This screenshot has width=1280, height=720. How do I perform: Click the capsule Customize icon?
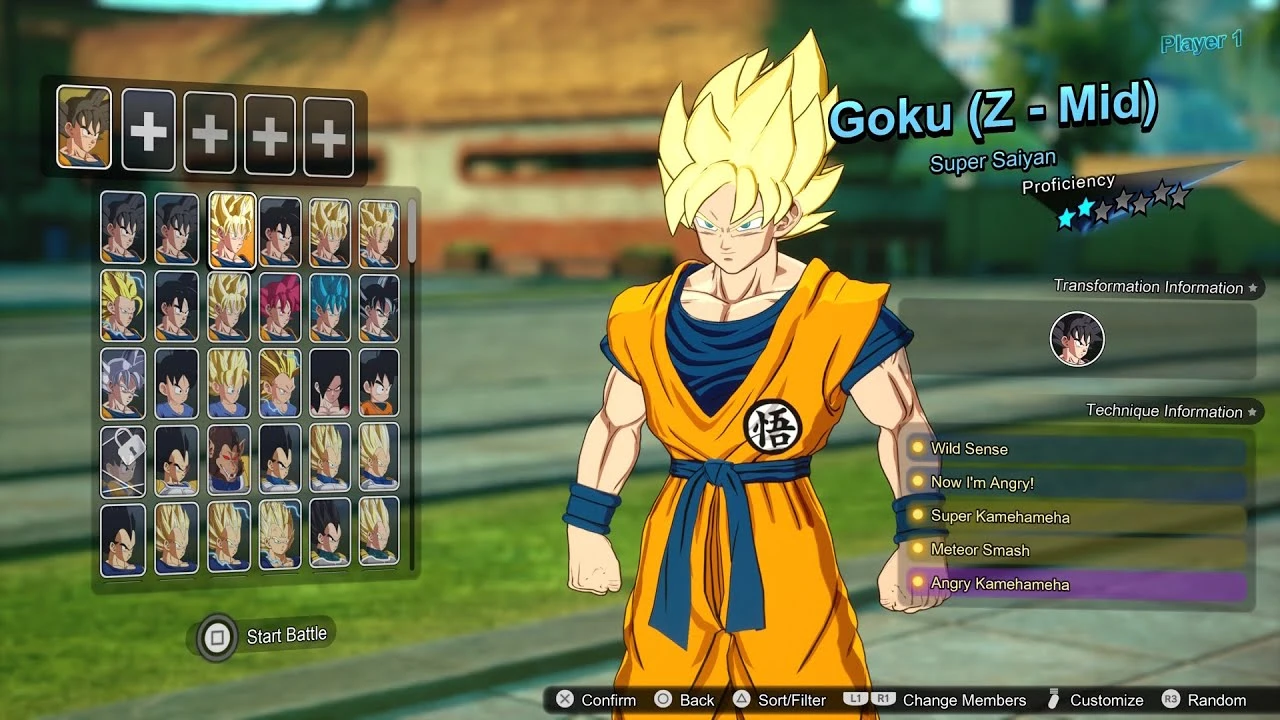[x=1052, y=700]
